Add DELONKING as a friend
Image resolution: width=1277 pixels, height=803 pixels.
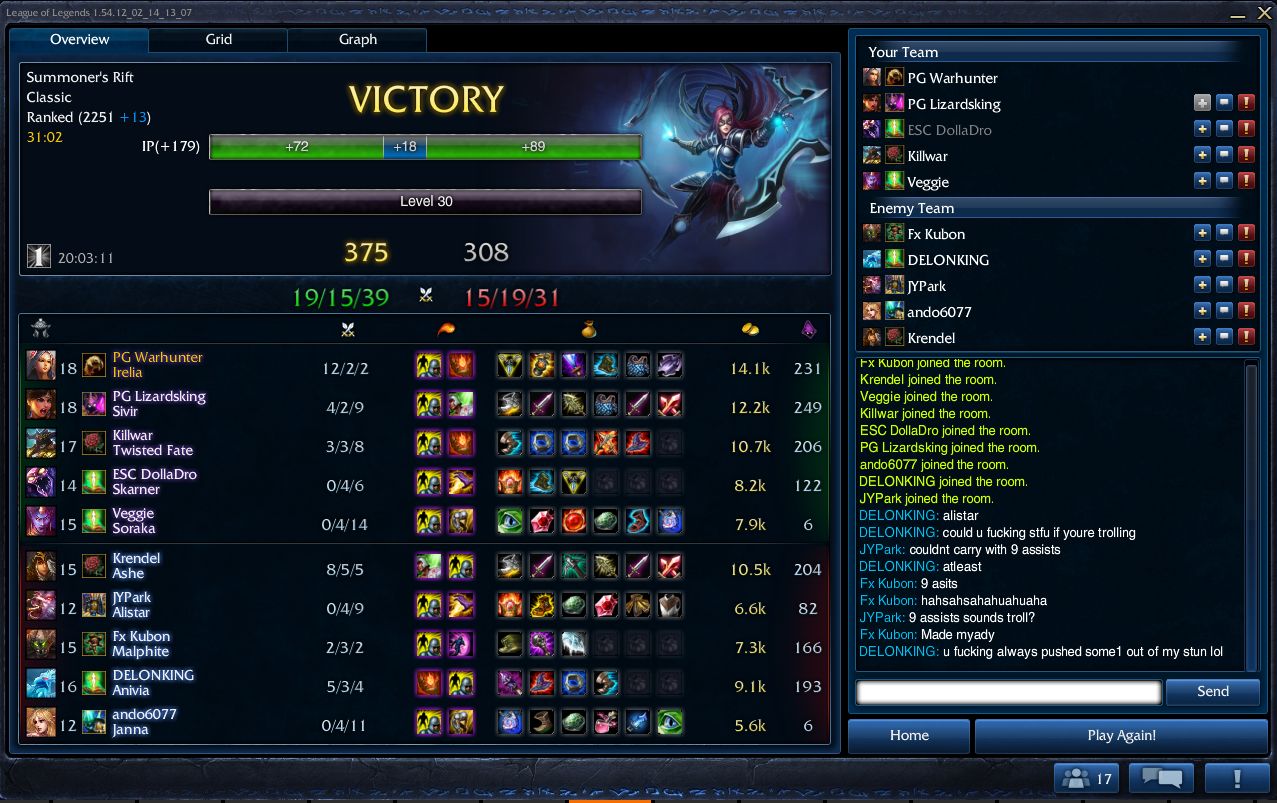coord(1202,260)
